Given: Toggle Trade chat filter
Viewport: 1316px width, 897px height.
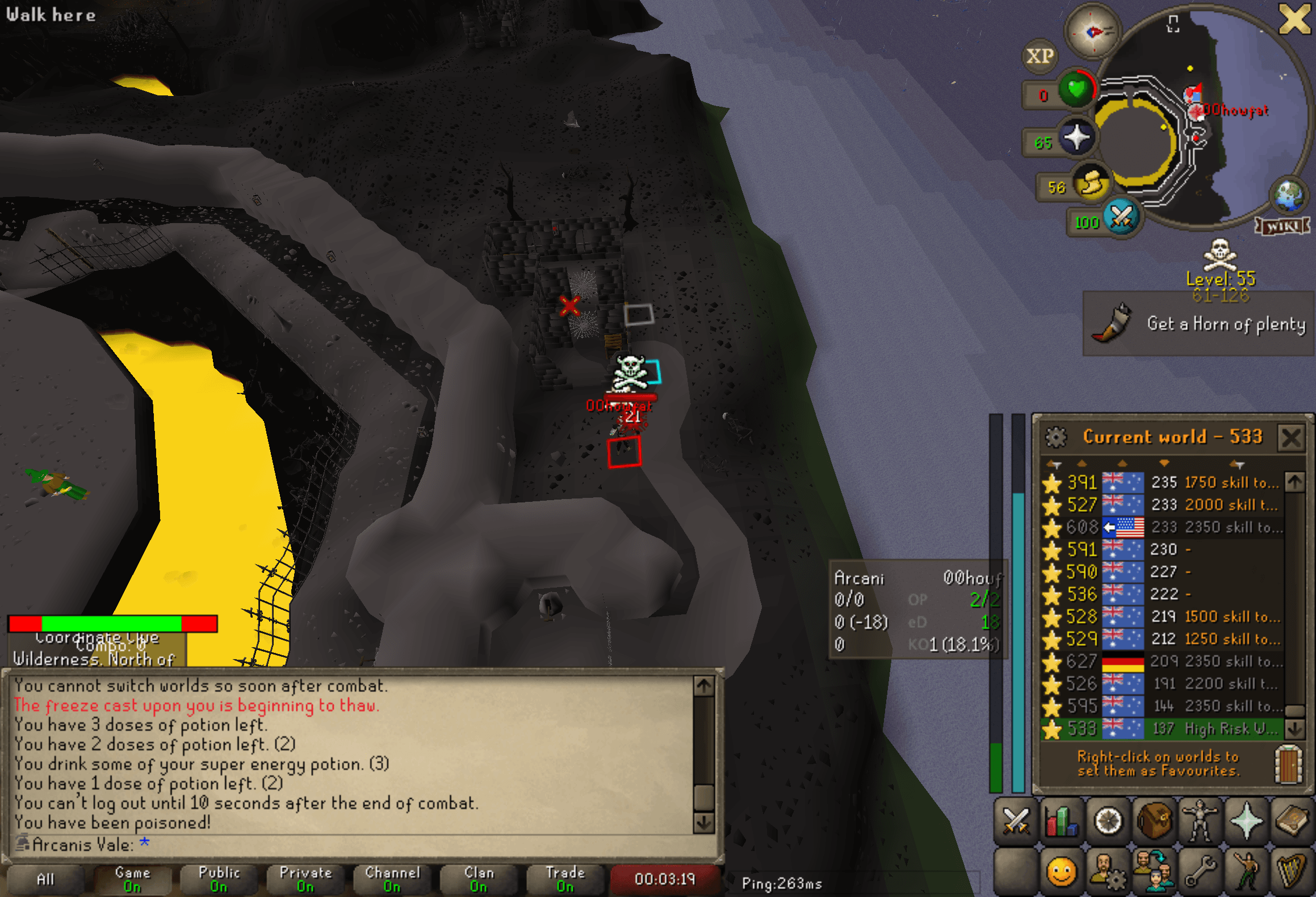Looking at the screenshot, I should click(x=565, y=878).
